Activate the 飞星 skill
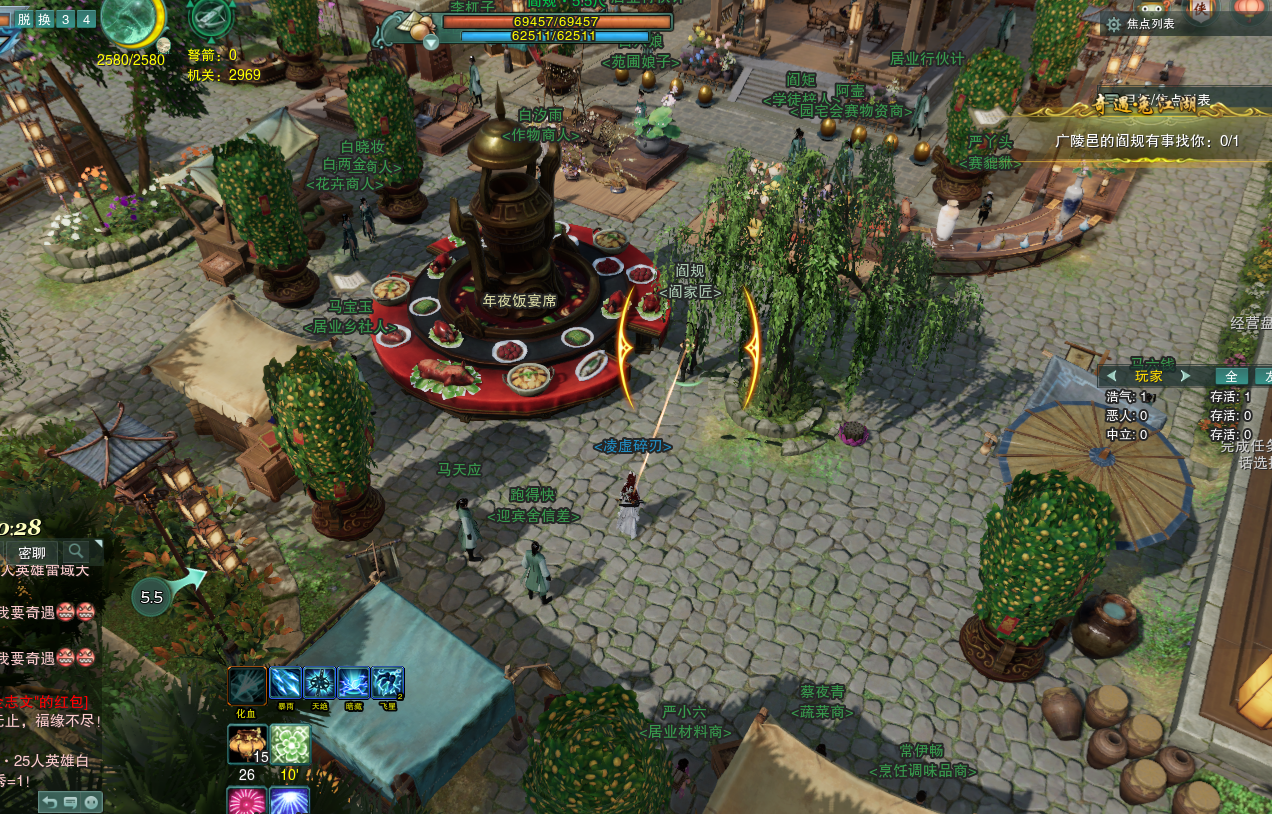The width and height of the screenshot is (1272, 814). pyautogui.click(x=388, y=684)
